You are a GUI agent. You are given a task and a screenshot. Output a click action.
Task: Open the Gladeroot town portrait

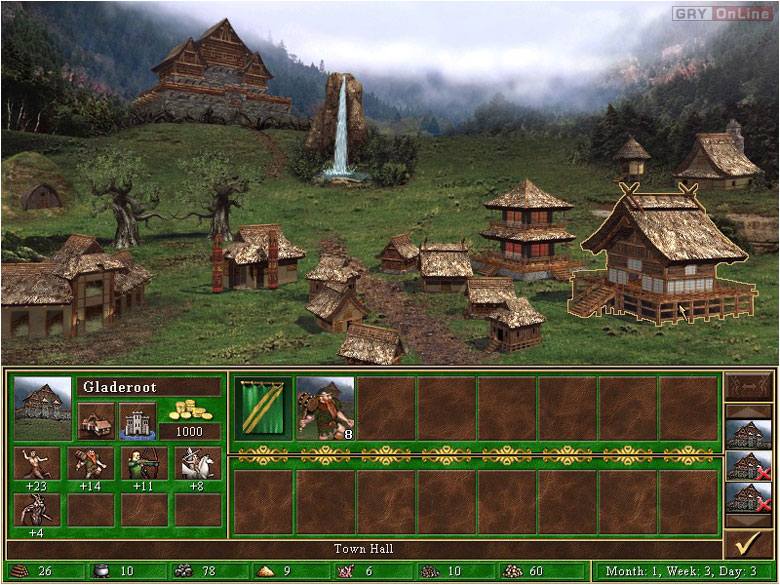pos(43,408)
